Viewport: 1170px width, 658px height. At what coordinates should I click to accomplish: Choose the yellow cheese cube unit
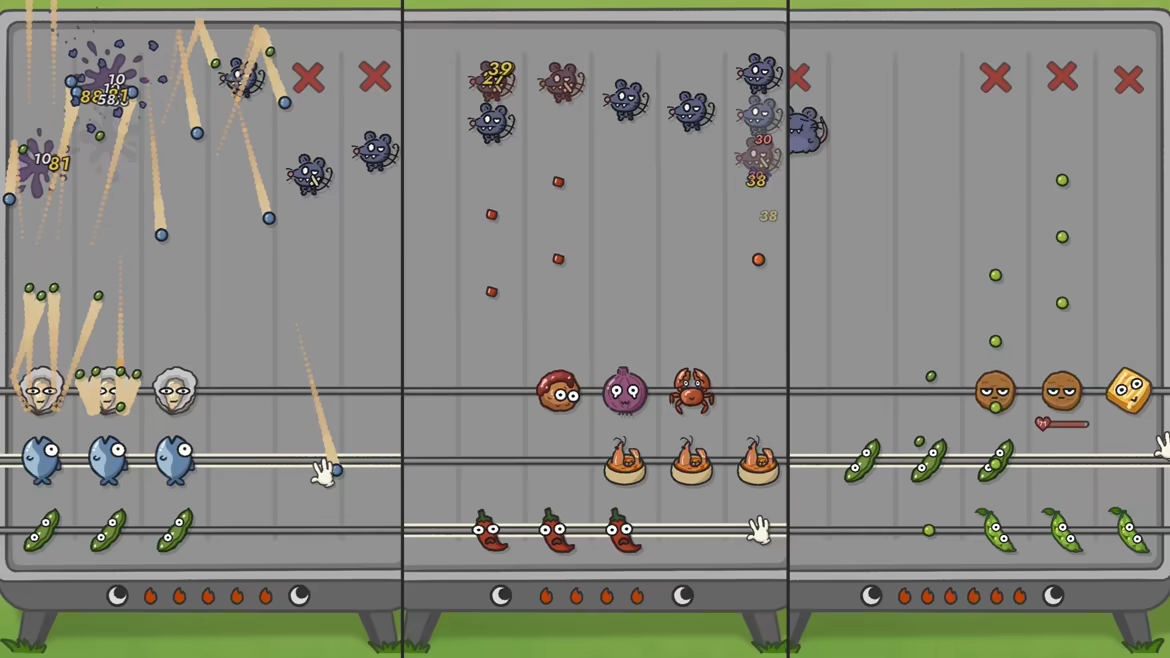[1128, 390]
